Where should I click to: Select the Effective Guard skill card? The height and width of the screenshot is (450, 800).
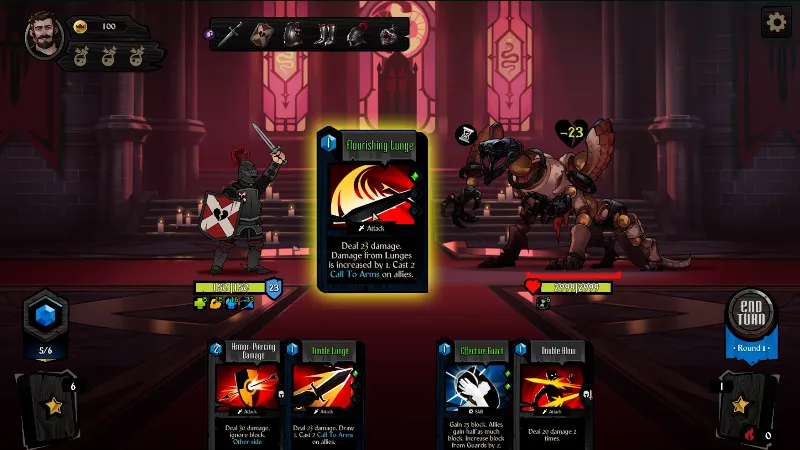472,393
